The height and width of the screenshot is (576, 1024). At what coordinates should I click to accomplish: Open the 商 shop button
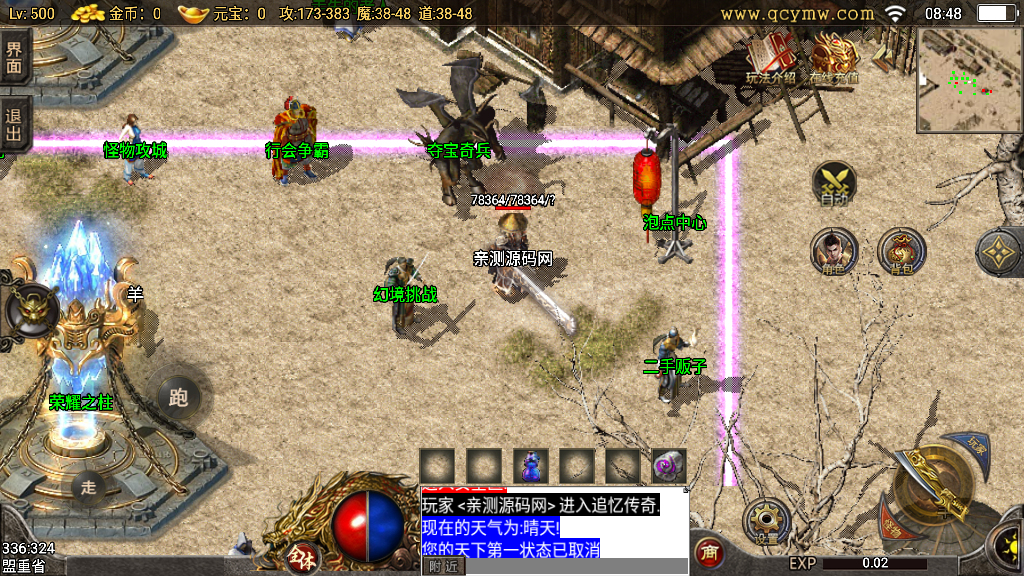709,551
